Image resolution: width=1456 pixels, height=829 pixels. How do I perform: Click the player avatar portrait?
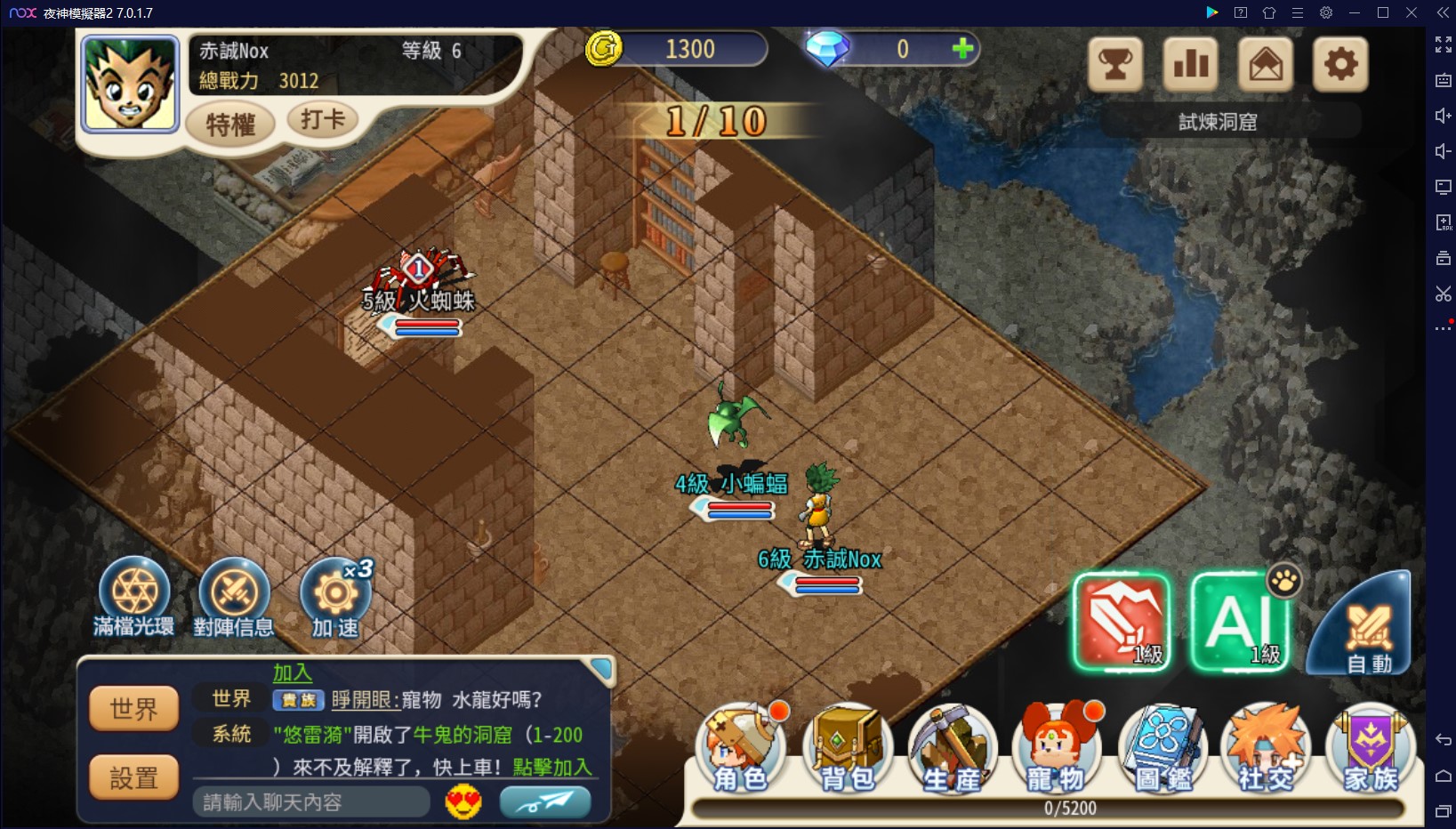click(130, 84)
